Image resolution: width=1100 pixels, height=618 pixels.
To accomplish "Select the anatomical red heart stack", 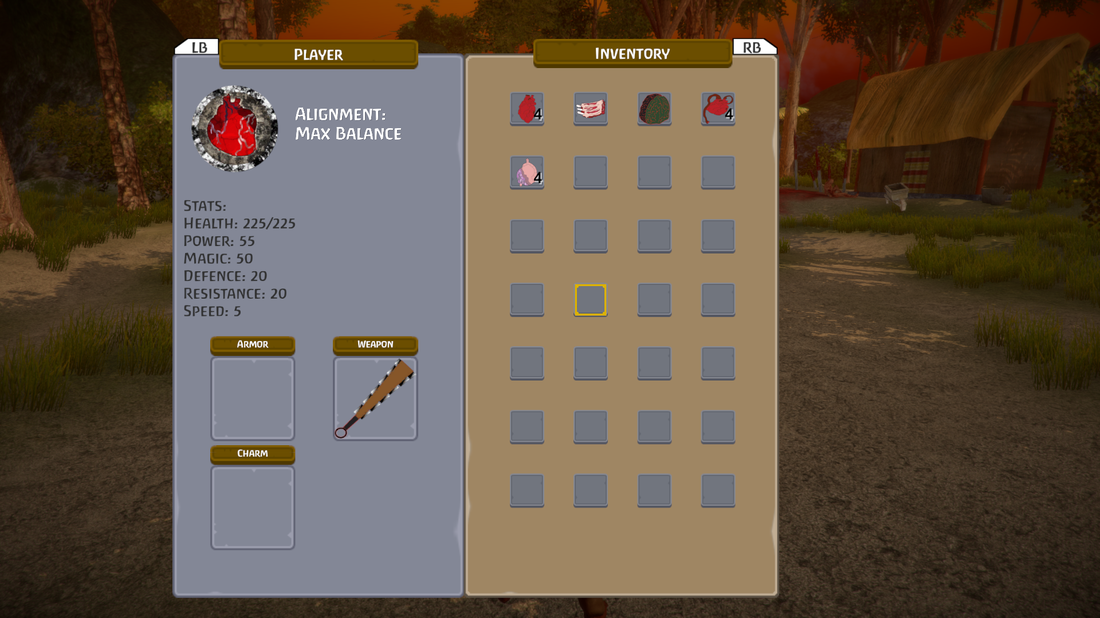I will pos(526,108).
